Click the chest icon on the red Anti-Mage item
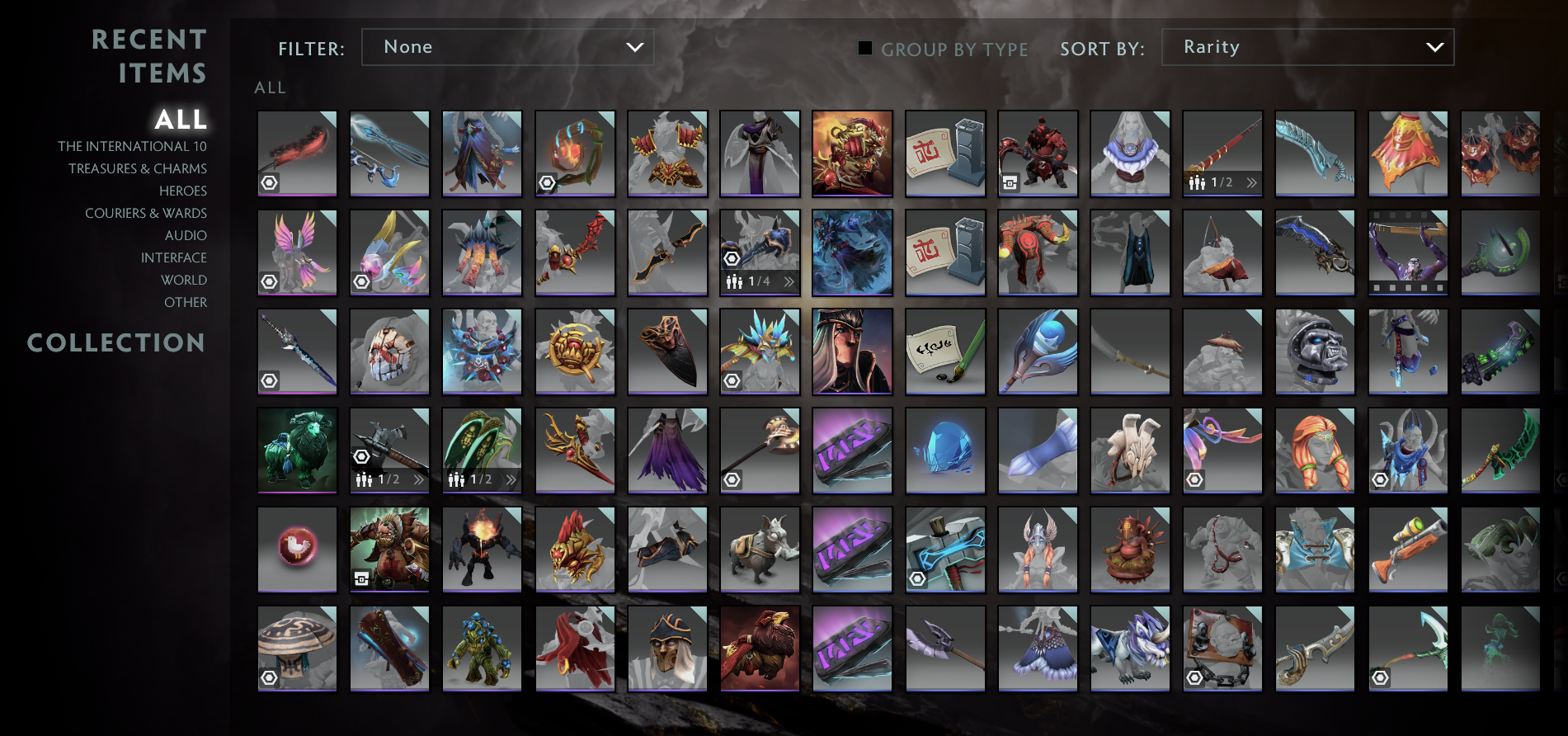This screenshot has height=736, width=1568. pyautogui.click(x=1009, y=182)
